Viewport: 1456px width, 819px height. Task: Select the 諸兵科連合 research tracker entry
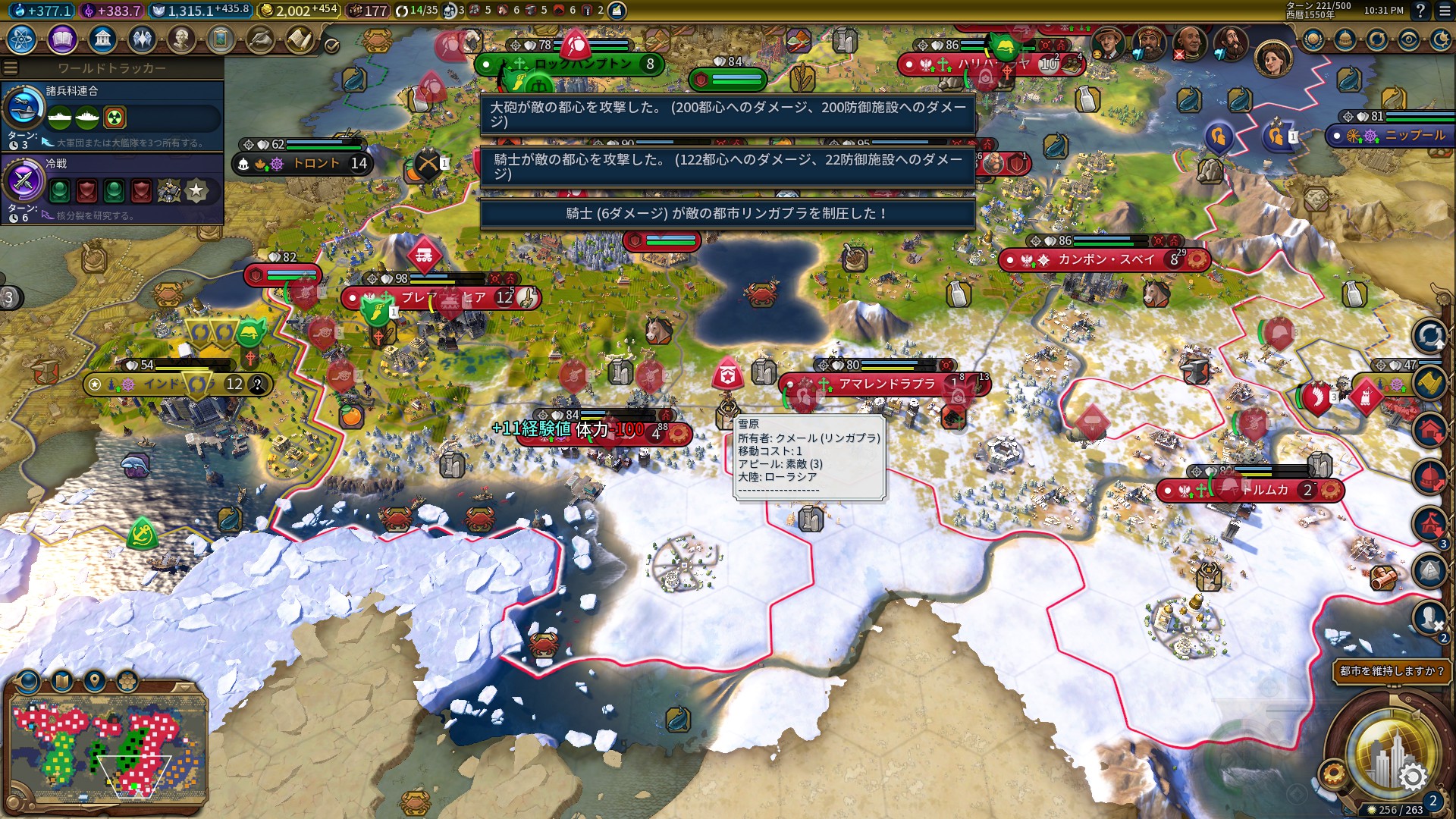click(x=112, y=115)
